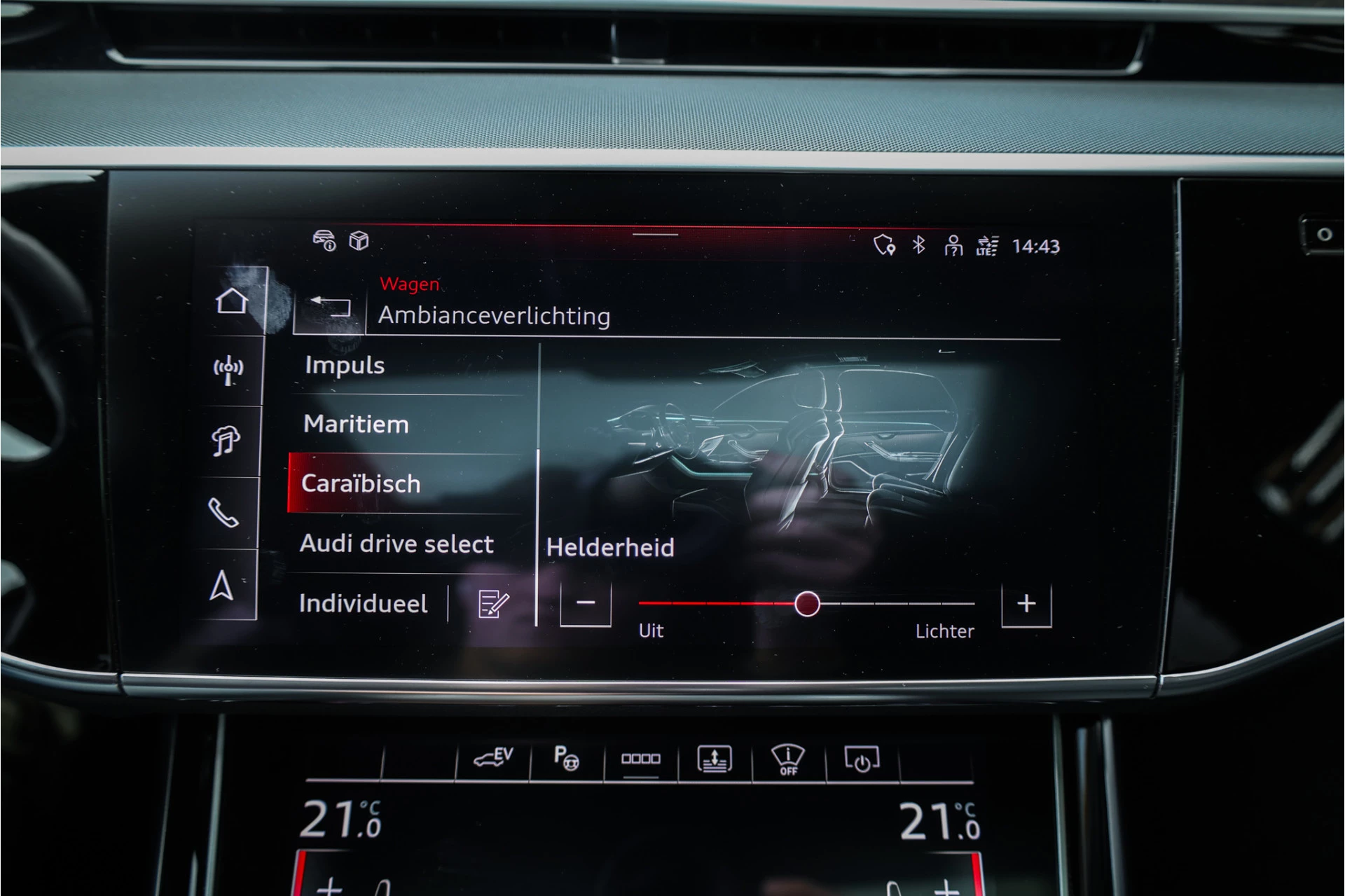Image resolution: width=1345 pixels, height=896 pixels.
Task: Open the user profile status icon
Action: point(954,247)
